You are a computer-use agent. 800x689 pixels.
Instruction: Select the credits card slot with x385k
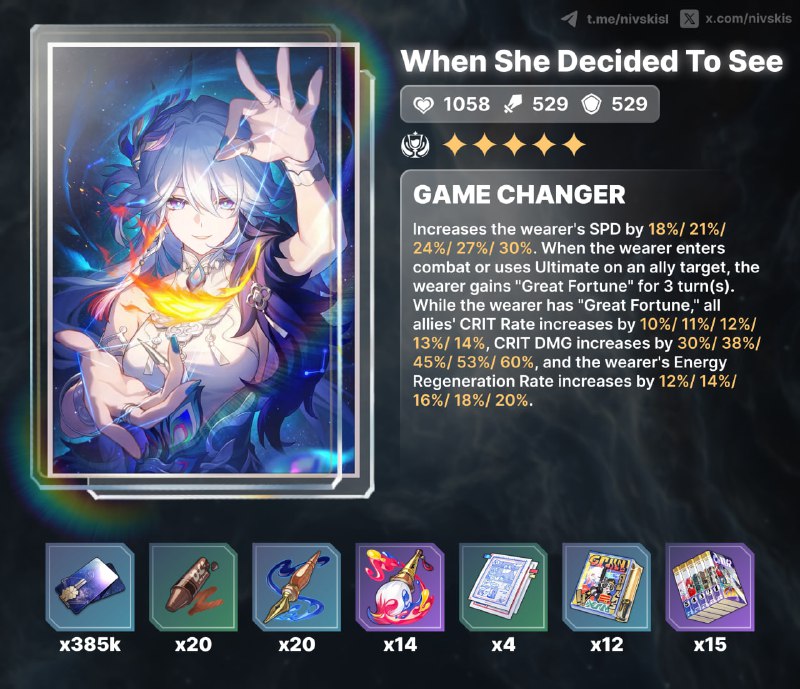(x=89, y=587)
